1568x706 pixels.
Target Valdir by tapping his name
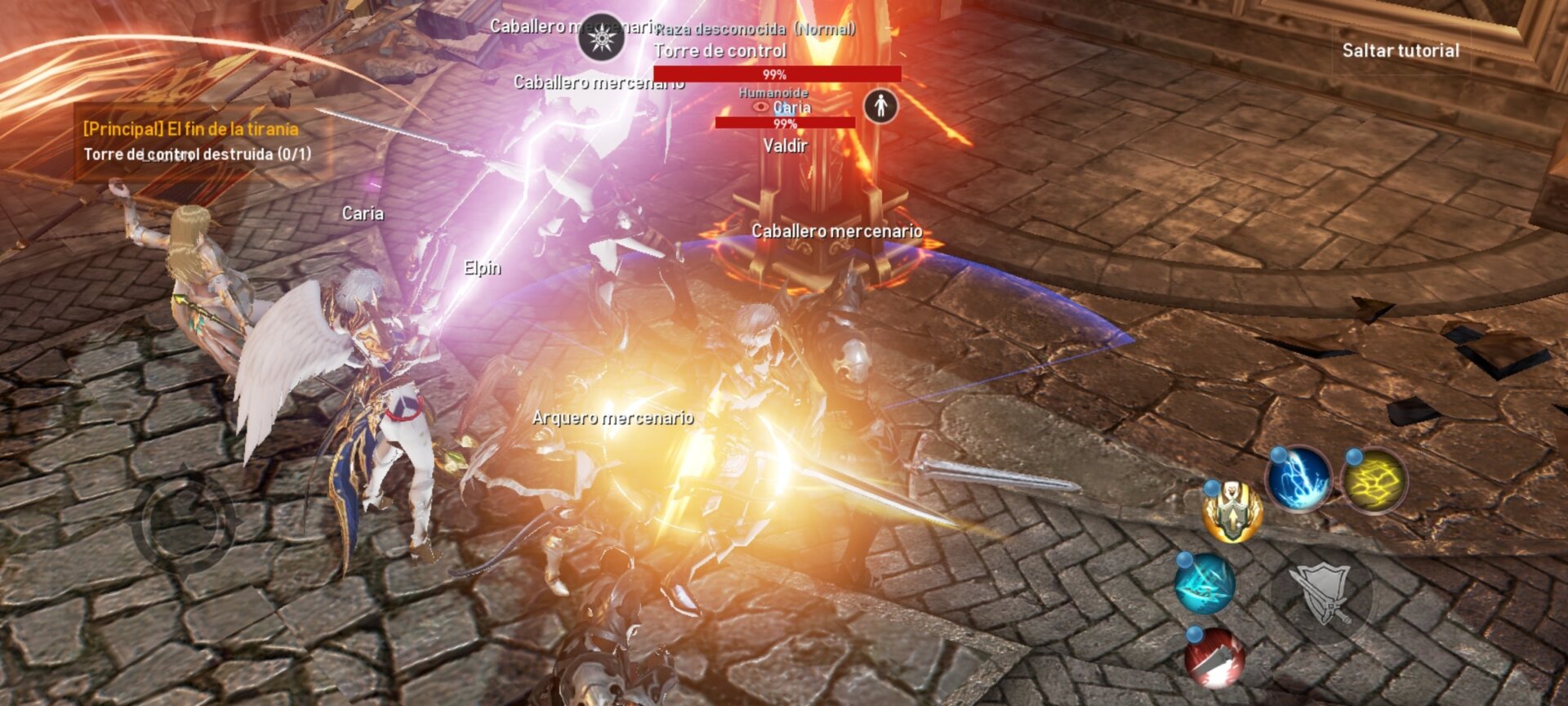785,146
